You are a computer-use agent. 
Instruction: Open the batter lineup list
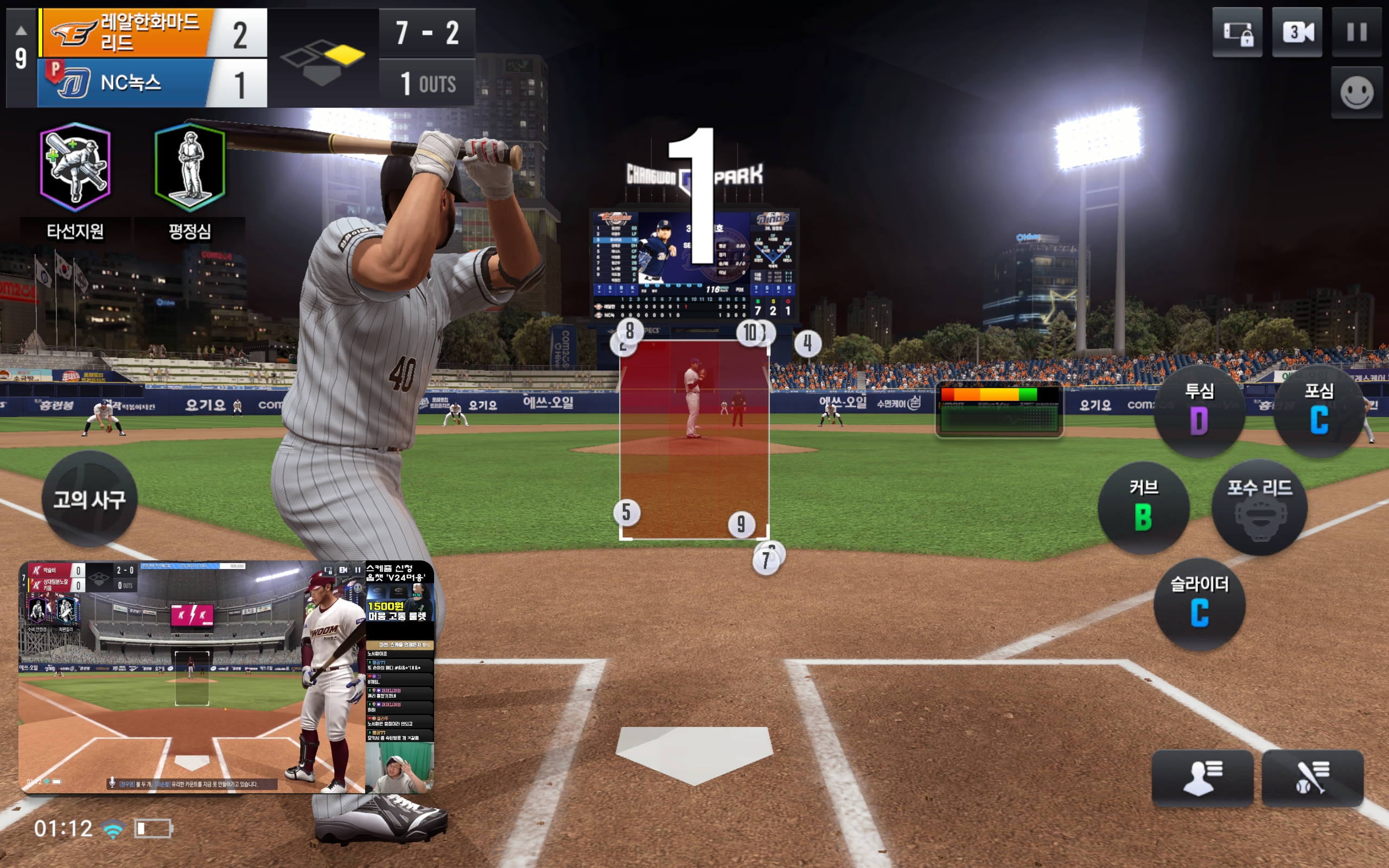tap(1312, 778)
